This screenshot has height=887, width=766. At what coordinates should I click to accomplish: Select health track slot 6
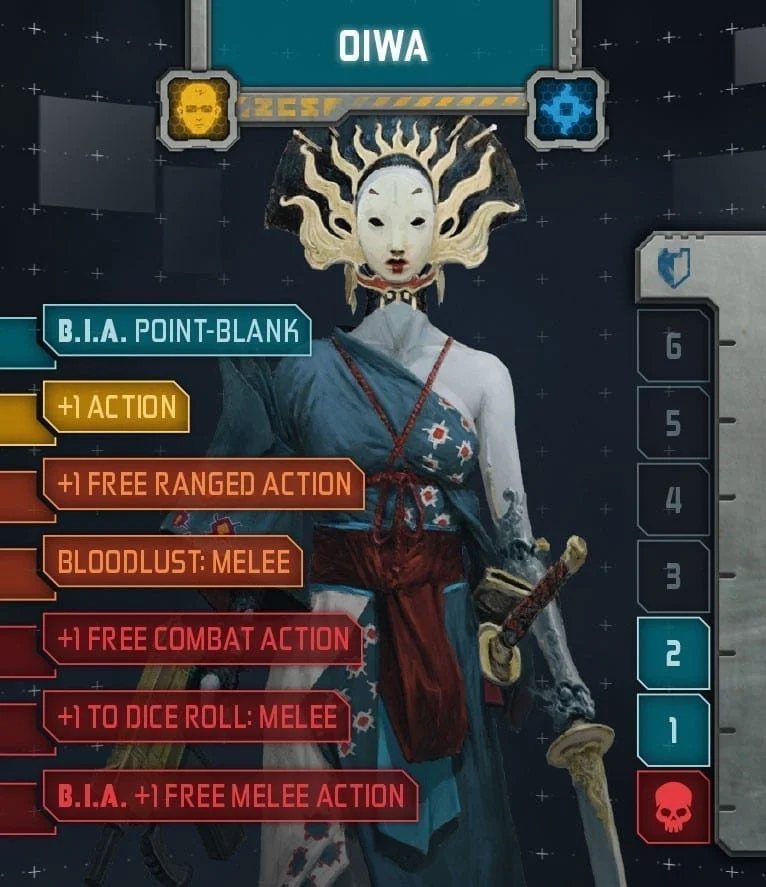point(673,346)
